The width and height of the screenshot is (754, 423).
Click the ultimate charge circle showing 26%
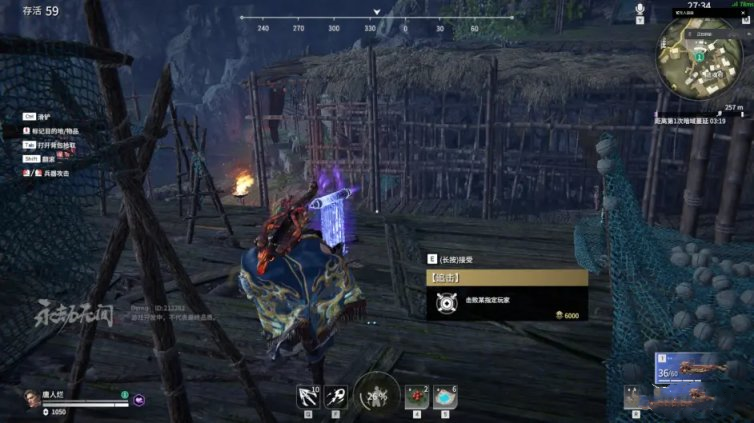[x=376, y=394]
